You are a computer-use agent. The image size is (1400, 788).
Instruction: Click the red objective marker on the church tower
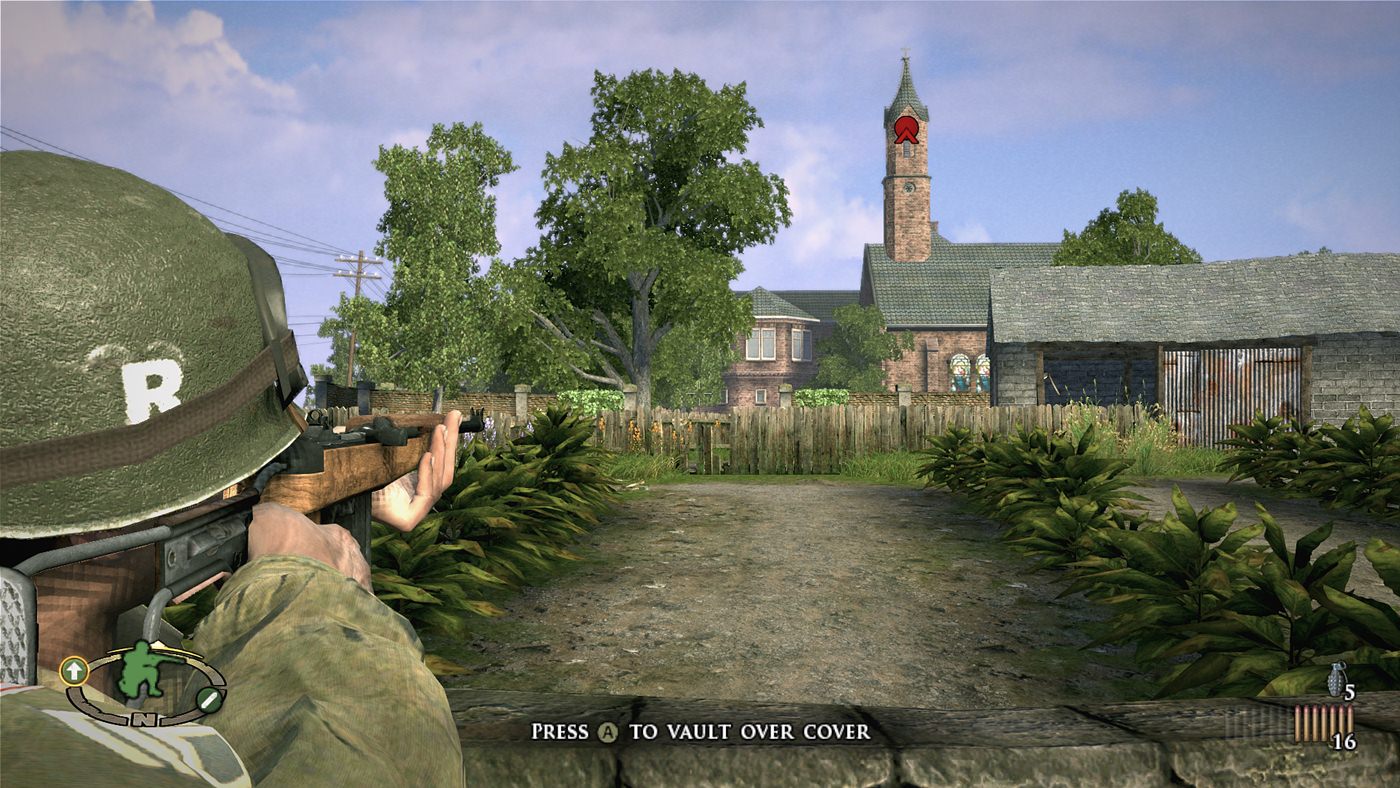906,129
